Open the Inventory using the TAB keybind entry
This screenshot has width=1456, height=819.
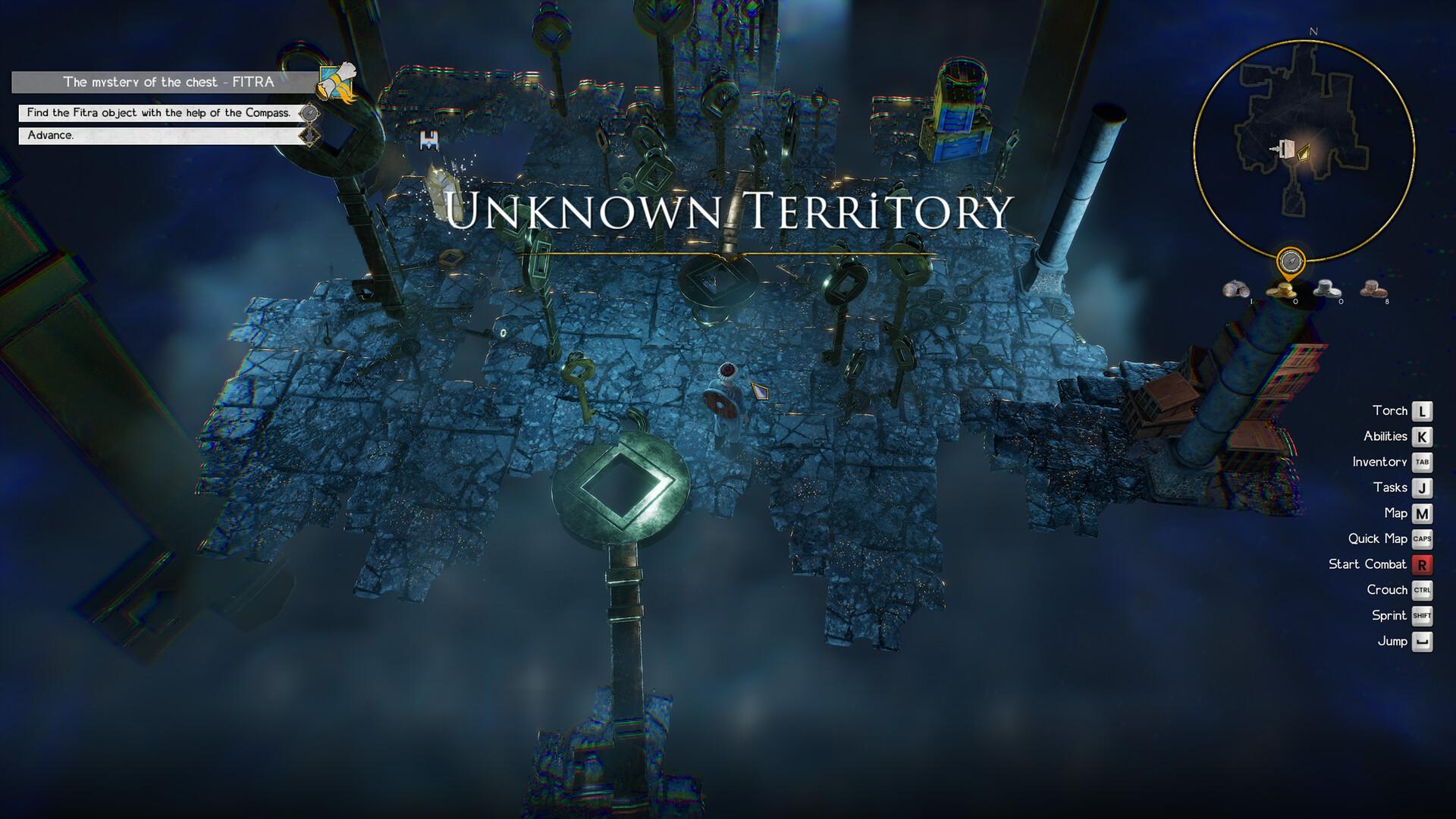[1423, 462]
